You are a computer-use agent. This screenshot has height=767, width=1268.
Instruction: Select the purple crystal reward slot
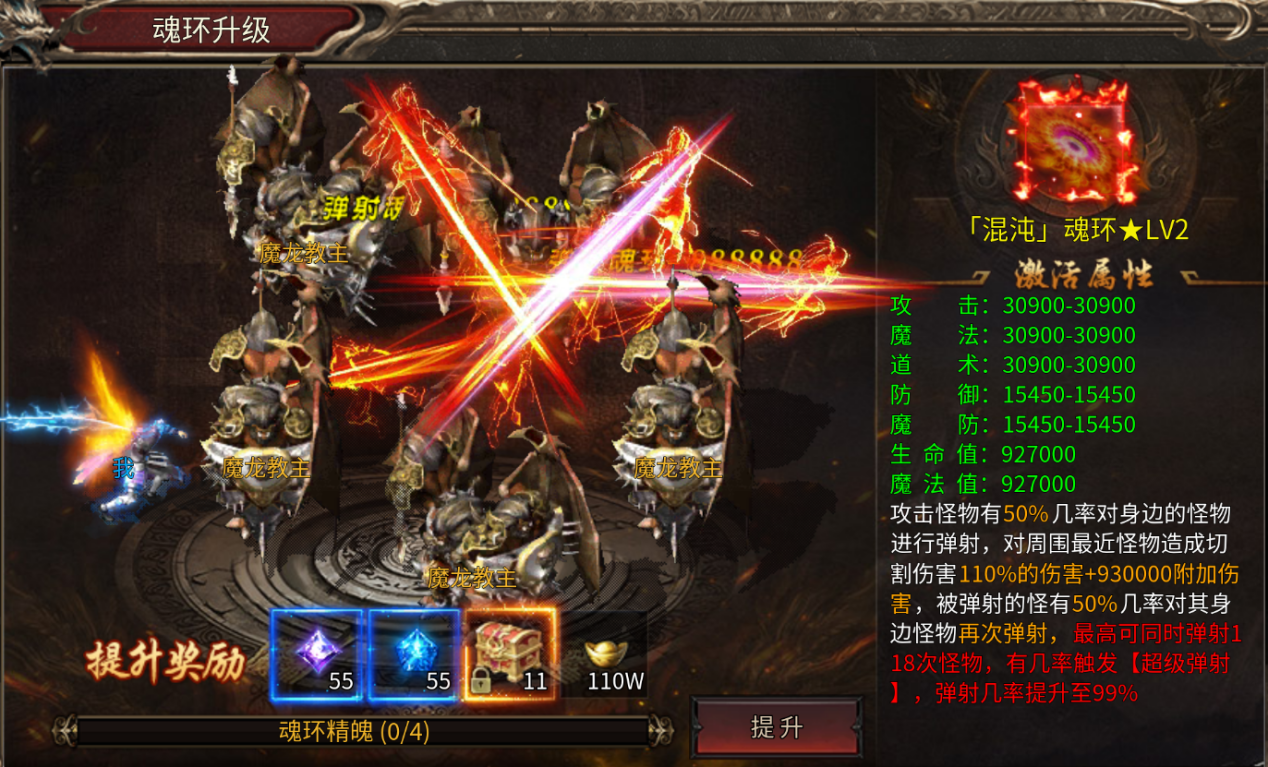tap(316, 654)
